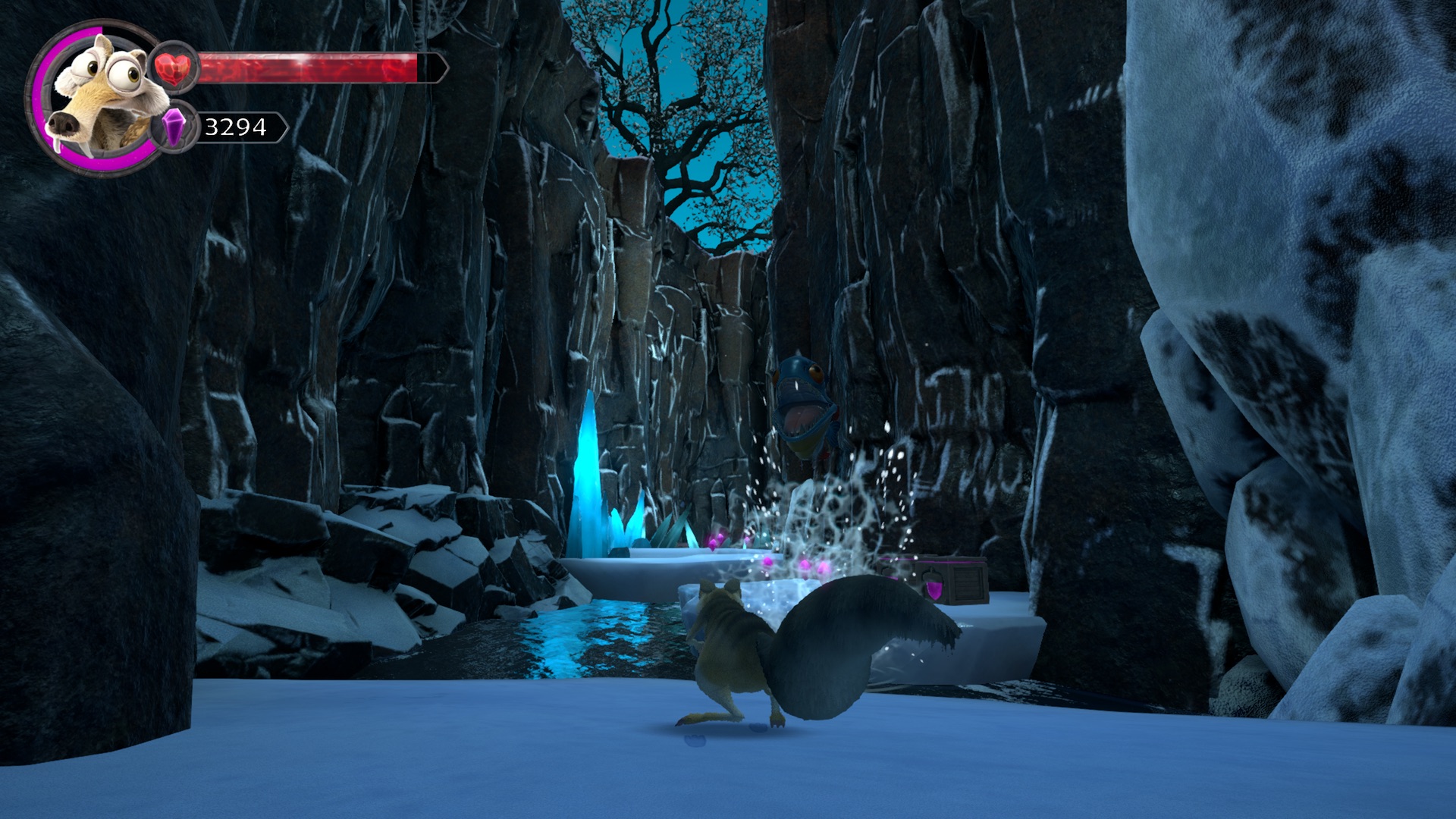Click Scrat's character portrait
Screen dimensions: 1456x819
pos(97,96)
